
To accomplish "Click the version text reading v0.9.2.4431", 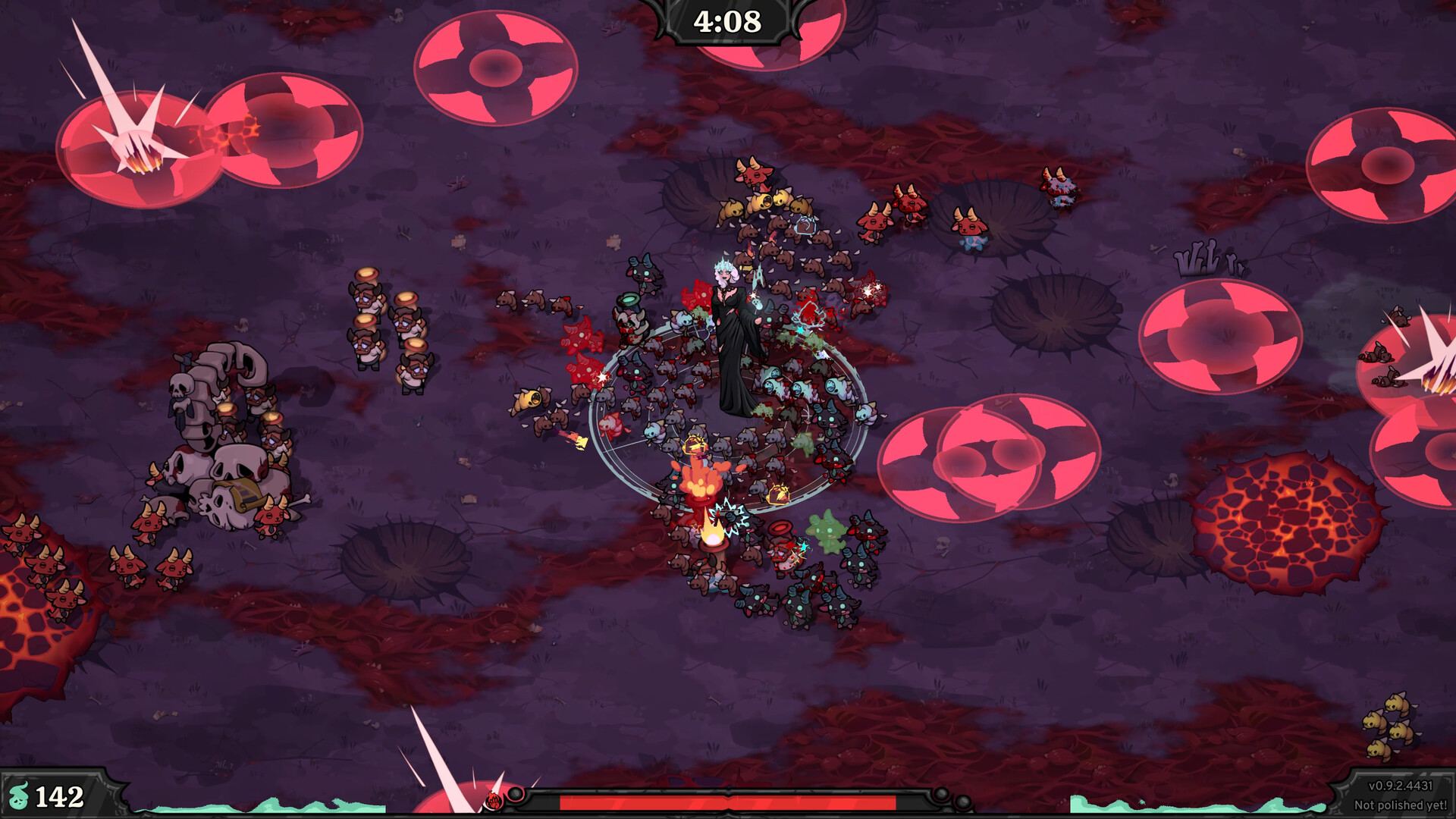I will tap(1399, 786).
